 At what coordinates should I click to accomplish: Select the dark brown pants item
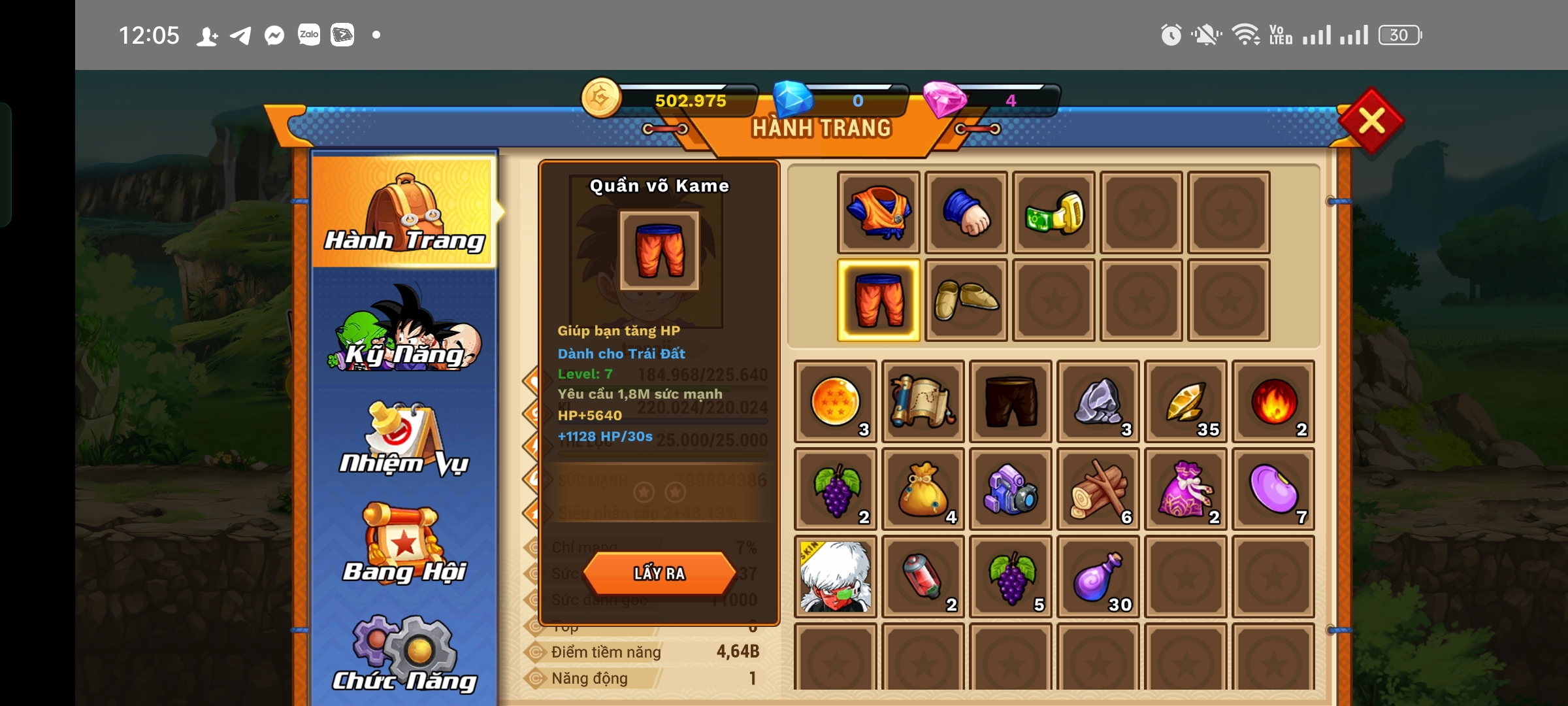pyautogui.click(x=1010, y=401)
